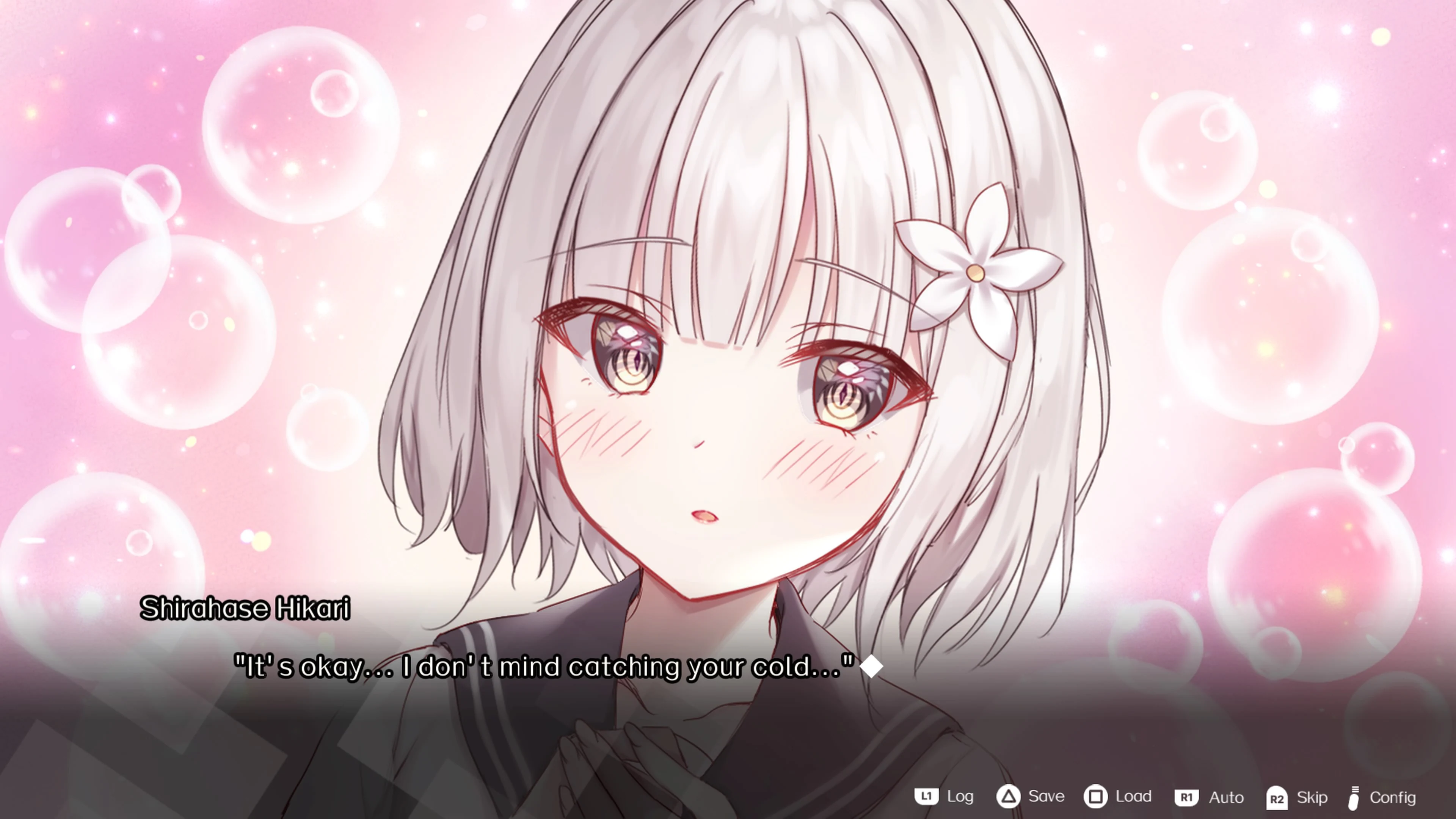The image size is (1456, 819).
Task: Click the Config label in the quick menu
Action: (1393, 798)
